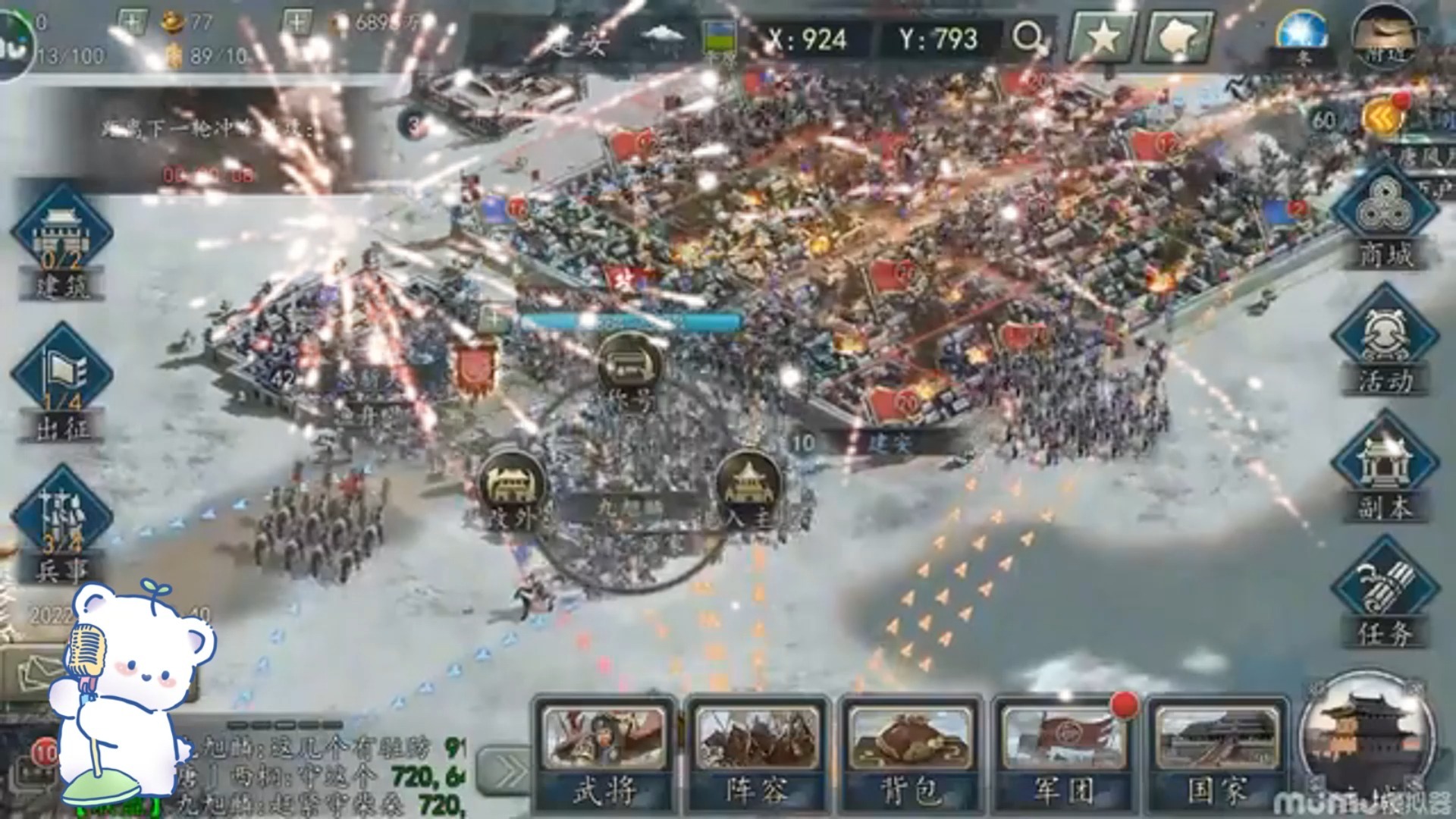Open the world map outline button

1178,36
